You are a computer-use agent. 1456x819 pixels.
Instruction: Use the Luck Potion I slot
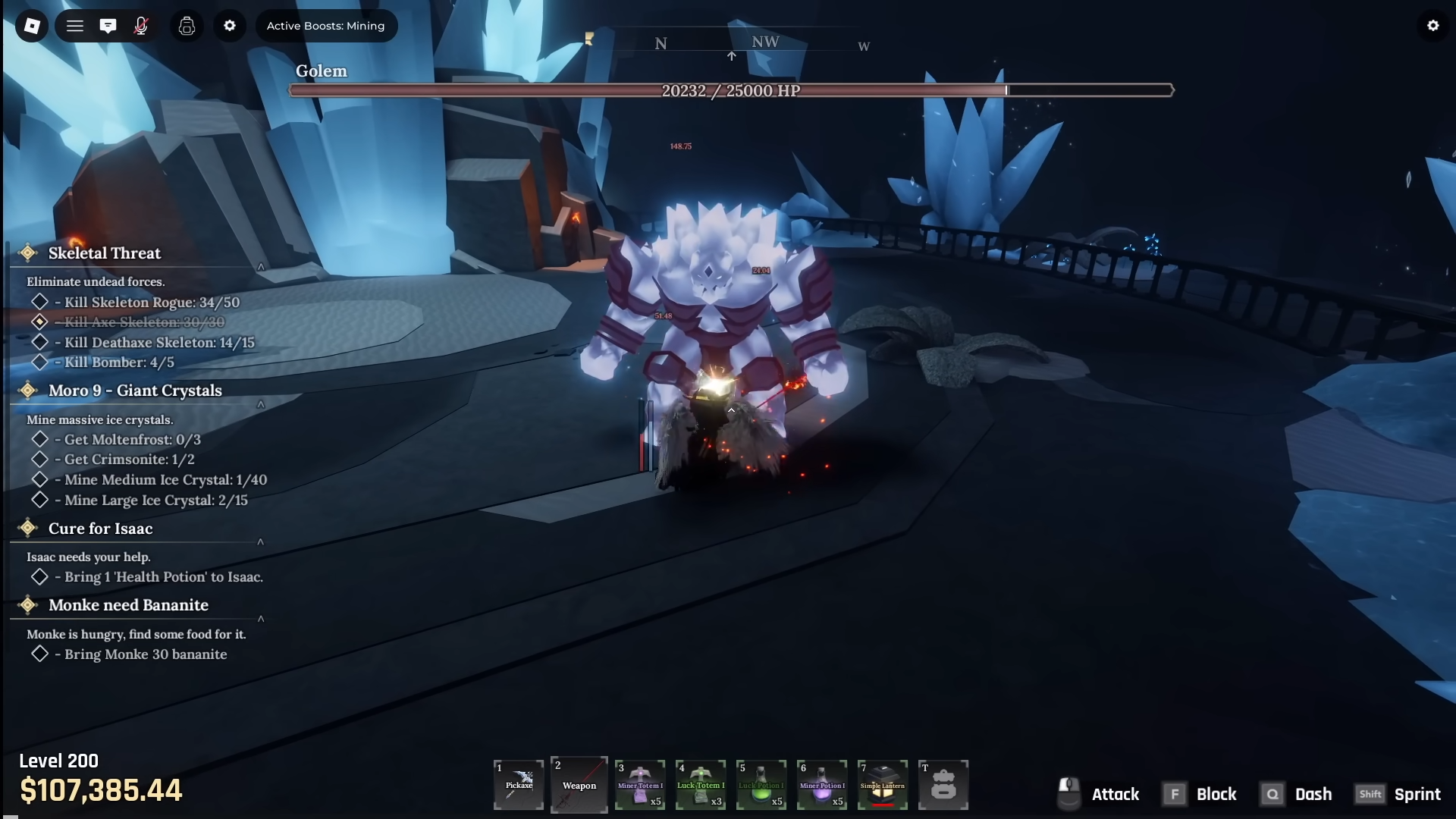pyautogui.click(x=761, y=785)
